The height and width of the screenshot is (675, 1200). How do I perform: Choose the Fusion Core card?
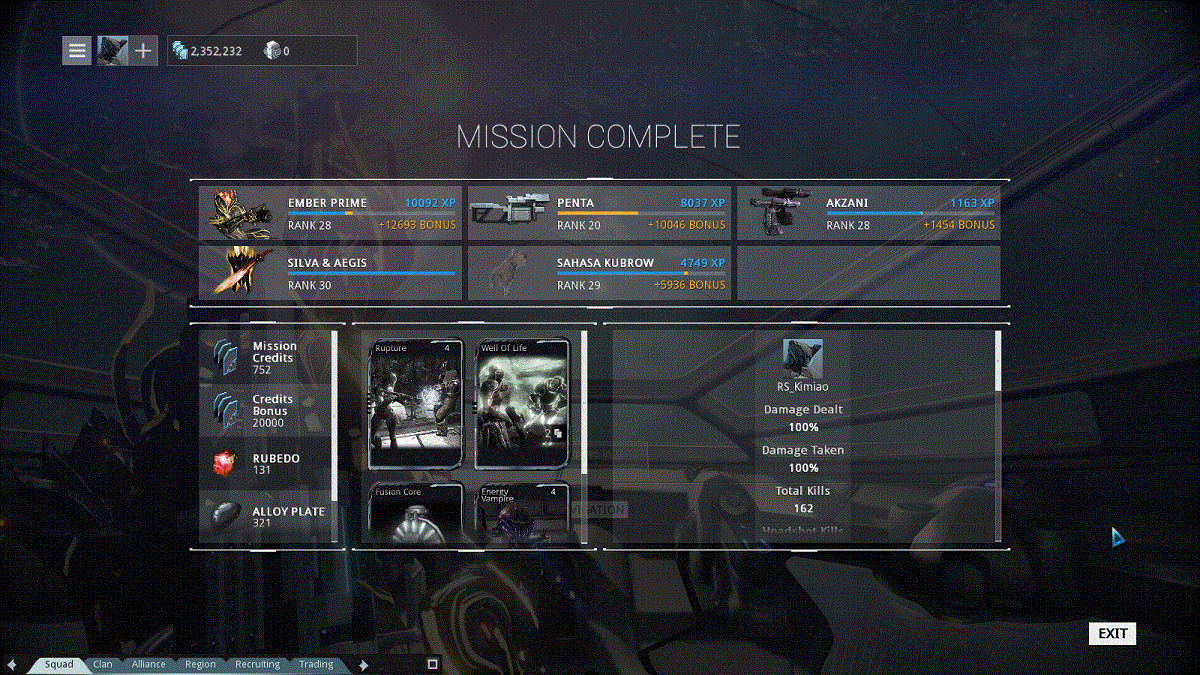416,513
